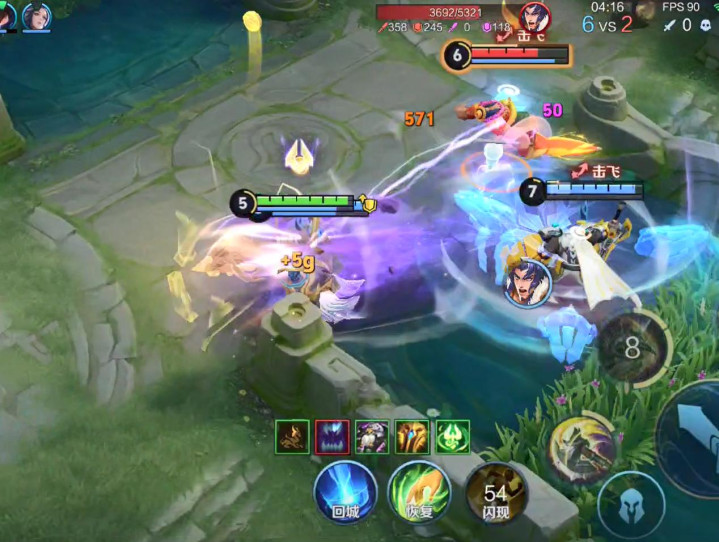Use the 恢复 heal spell
Screen dimensions: 719x542
click(418, 492)
